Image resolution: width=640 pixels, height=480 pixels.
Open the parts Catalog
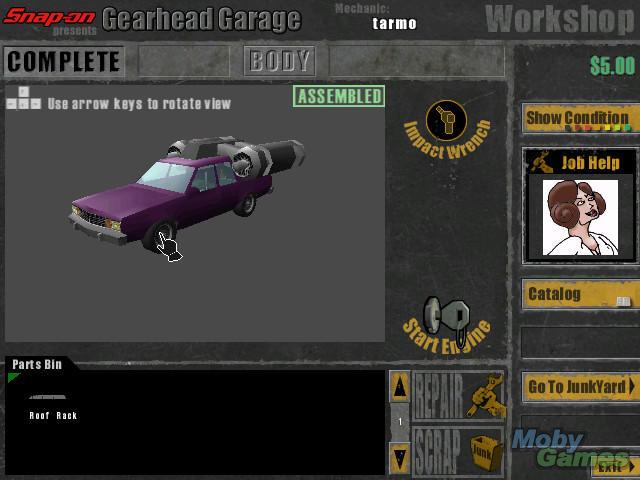577,295
